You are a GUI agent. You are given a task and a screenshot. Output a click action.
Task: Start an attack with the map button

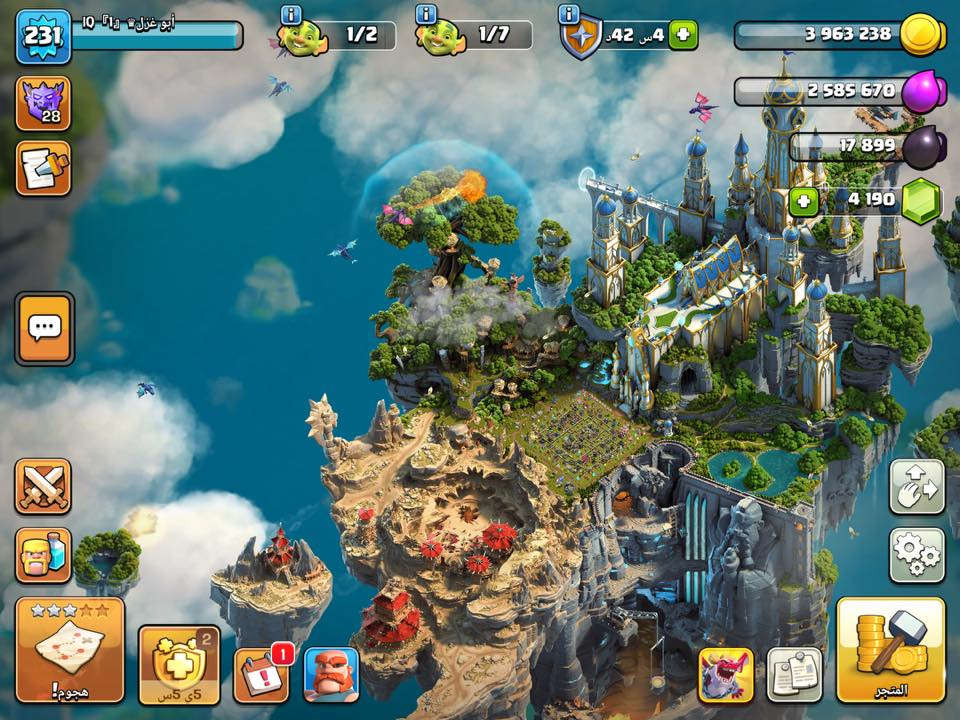[x=70, y=650]
